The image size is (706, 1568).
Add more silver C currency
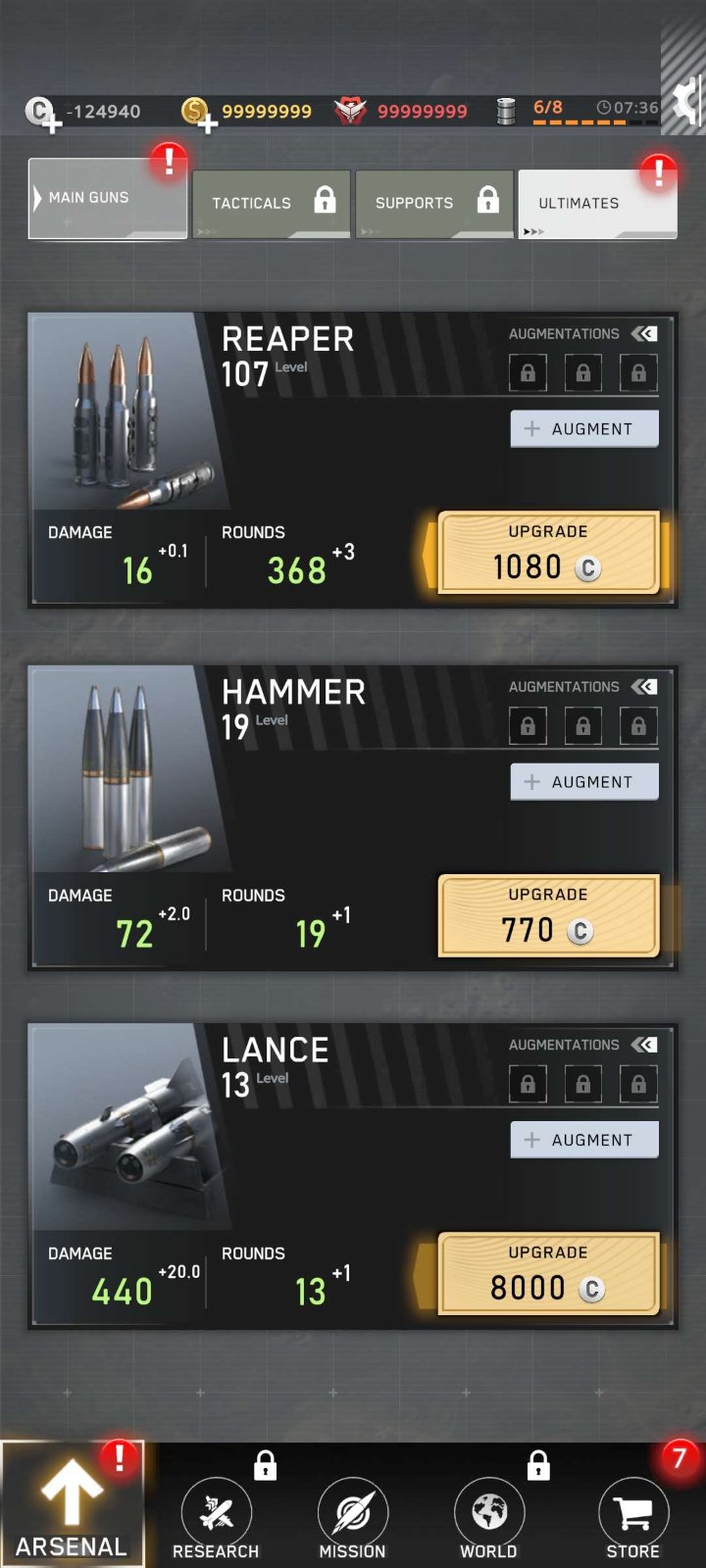46,116
